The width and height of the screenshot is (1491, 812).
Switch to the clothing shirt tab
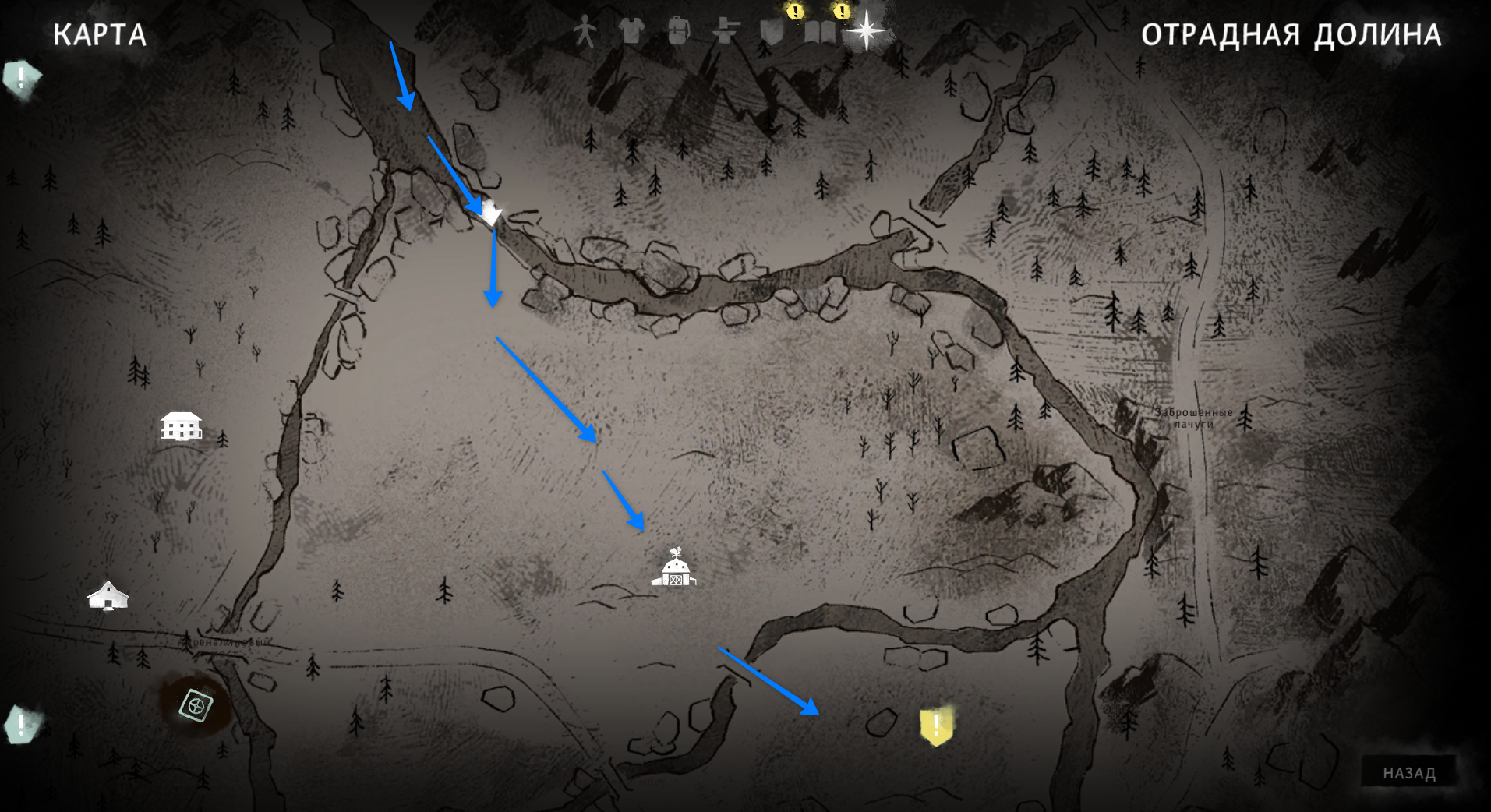click(631, 32)
